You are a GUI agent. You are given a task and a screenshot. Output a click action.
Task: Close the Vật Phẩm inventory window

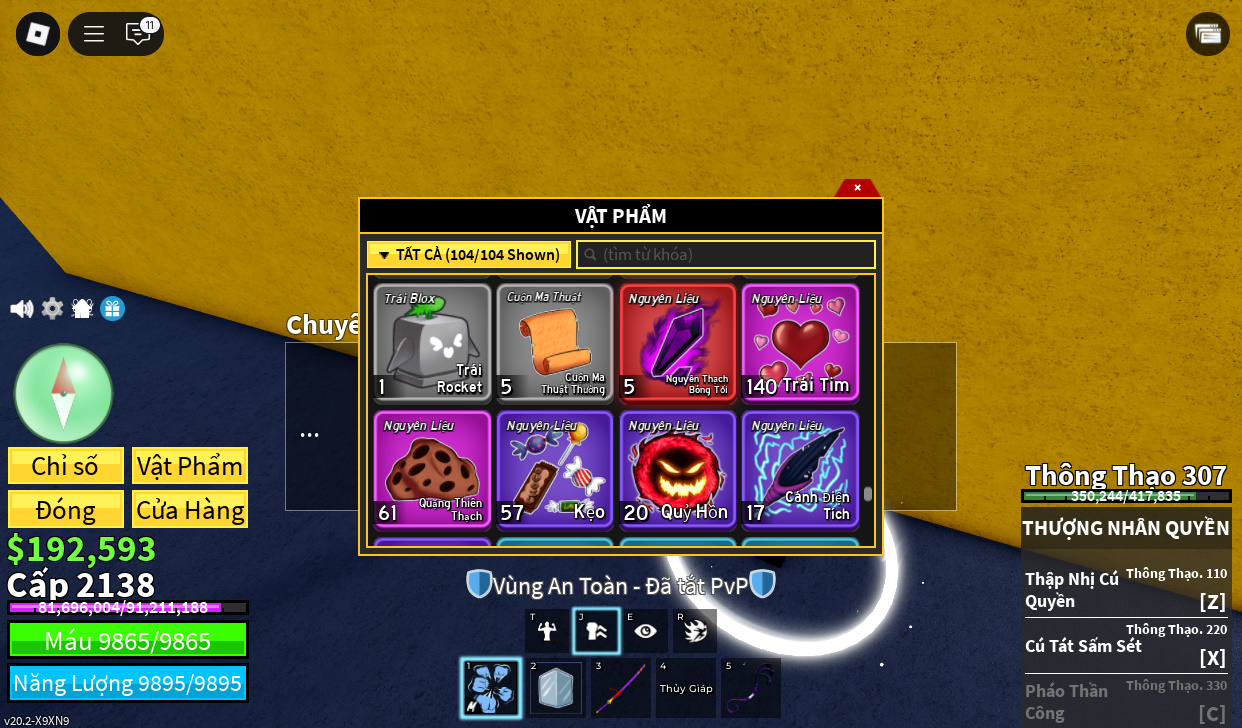[x=857, y=187]
